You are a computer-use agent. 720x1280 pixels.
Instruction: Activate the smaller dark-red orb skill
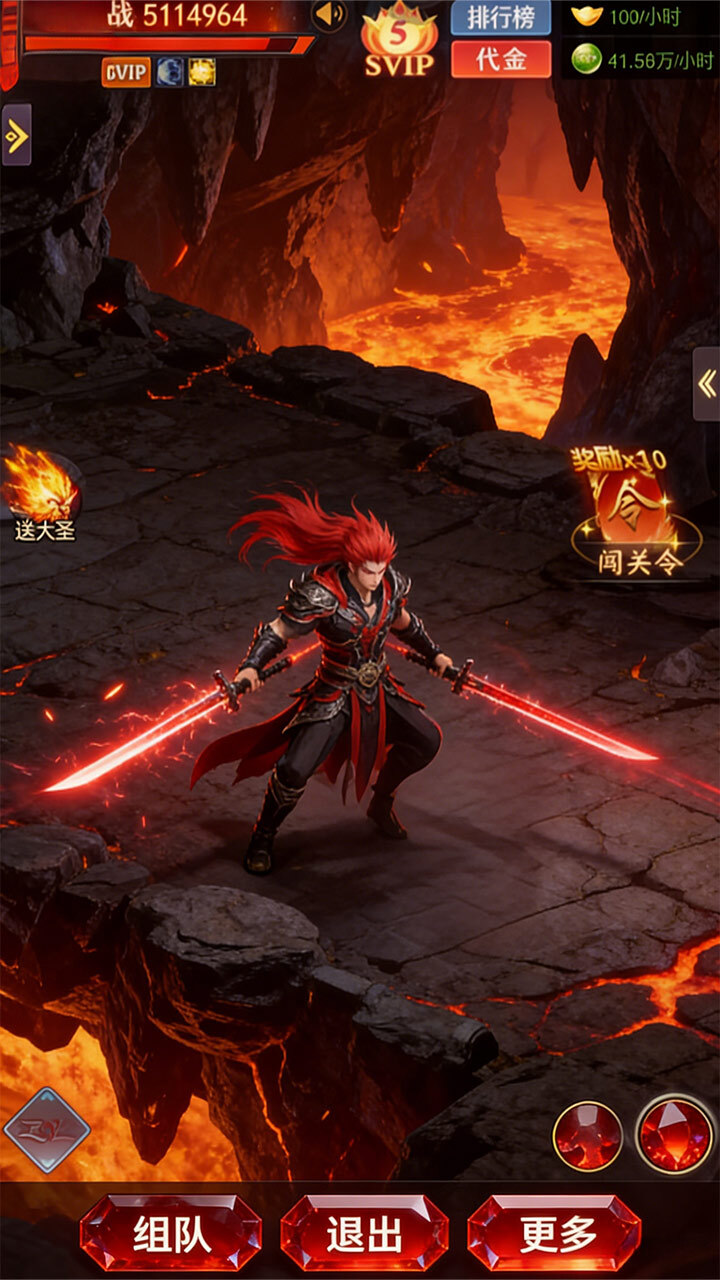tap(588, 1136)
